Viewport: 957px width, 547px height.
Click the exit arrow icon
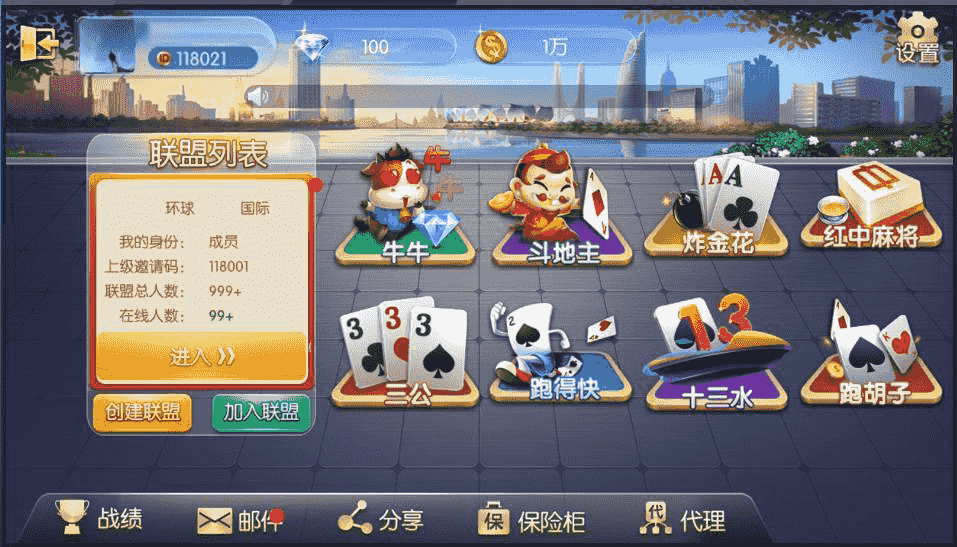[39, 43]
